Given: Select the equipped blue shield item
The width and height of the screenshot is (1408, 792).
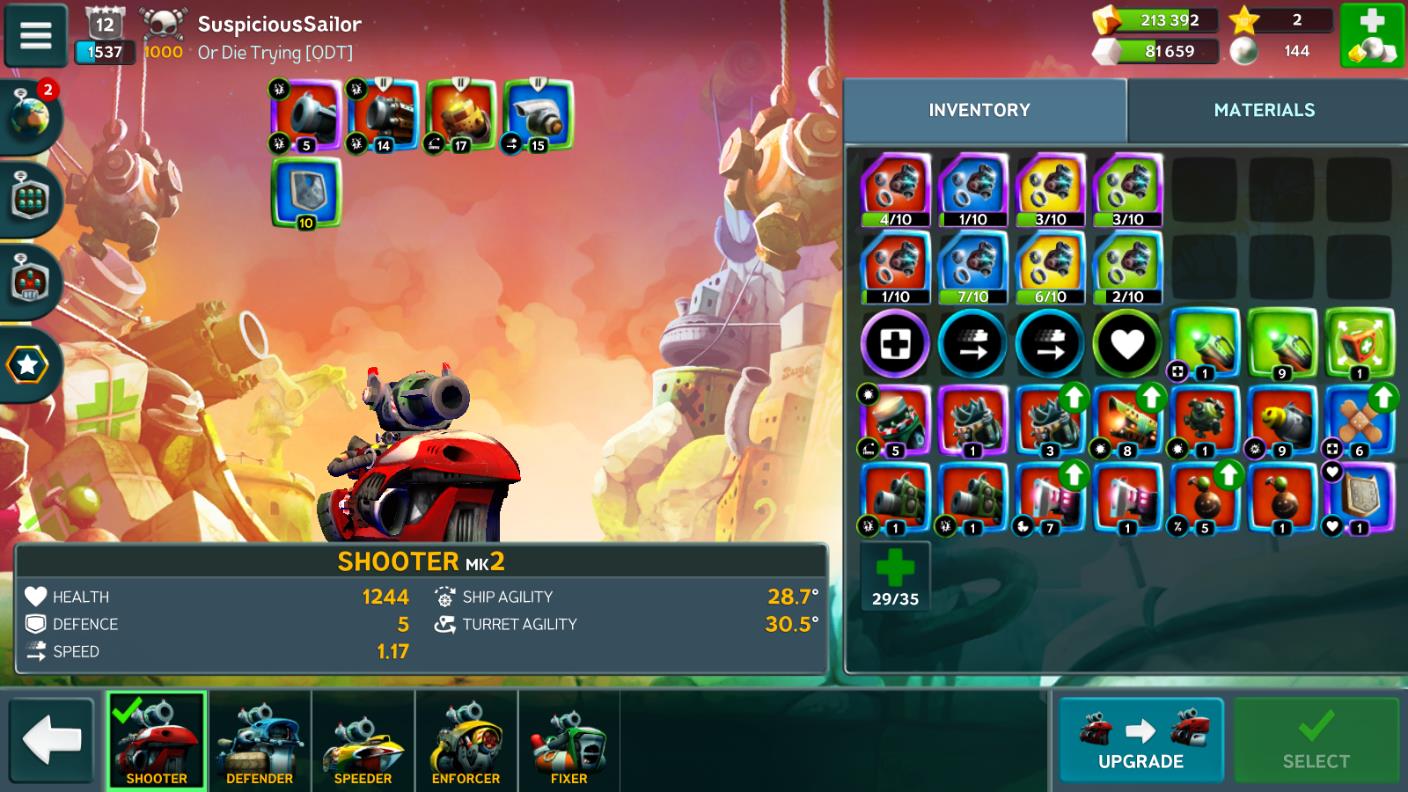Looking at the screenshot, I should click(x=306, y=192).
